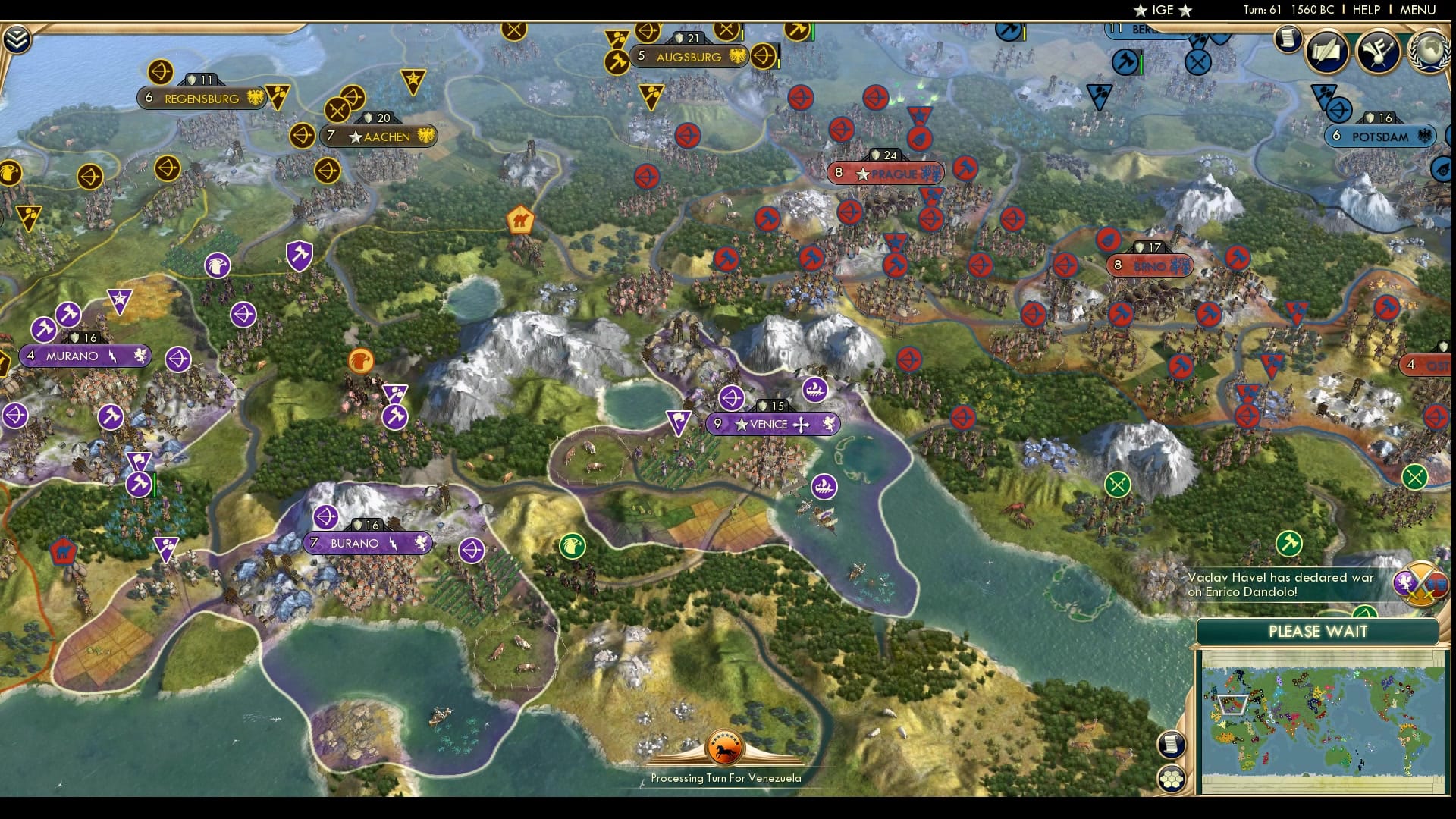1456x819 pixels.
Task: Open Diplomacy via the laurel globe icon
Action: 1429,53
